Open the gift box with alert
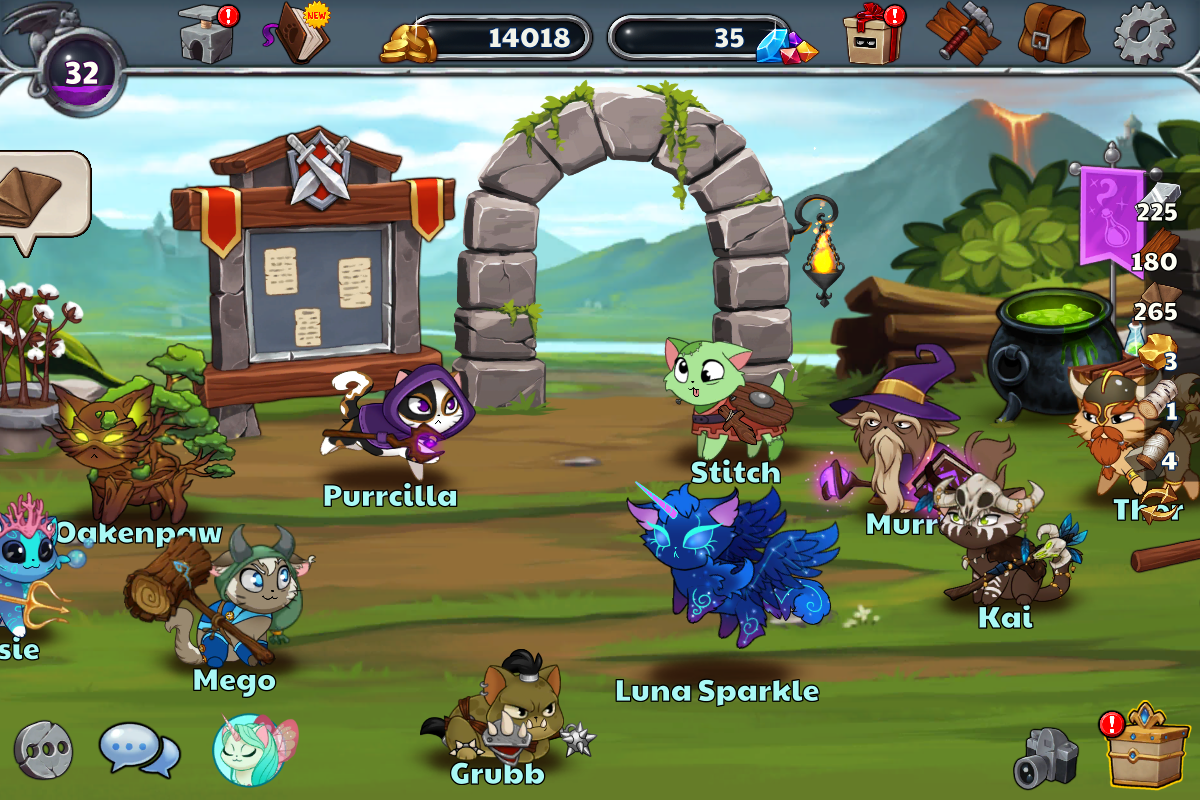The height and width of the screenshot is (800, 1200). pos(872,36)
